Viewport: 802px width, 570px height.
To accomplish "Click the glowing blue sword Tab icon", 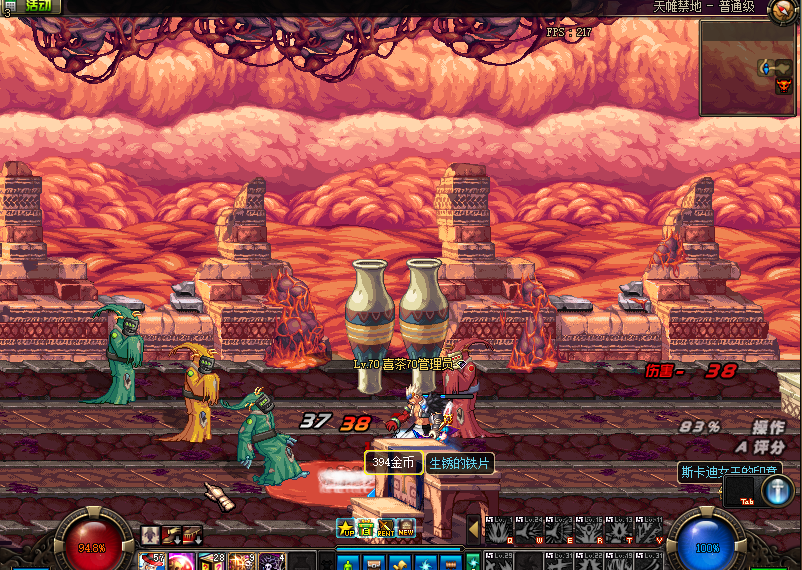I will click(x=777, y=490).
